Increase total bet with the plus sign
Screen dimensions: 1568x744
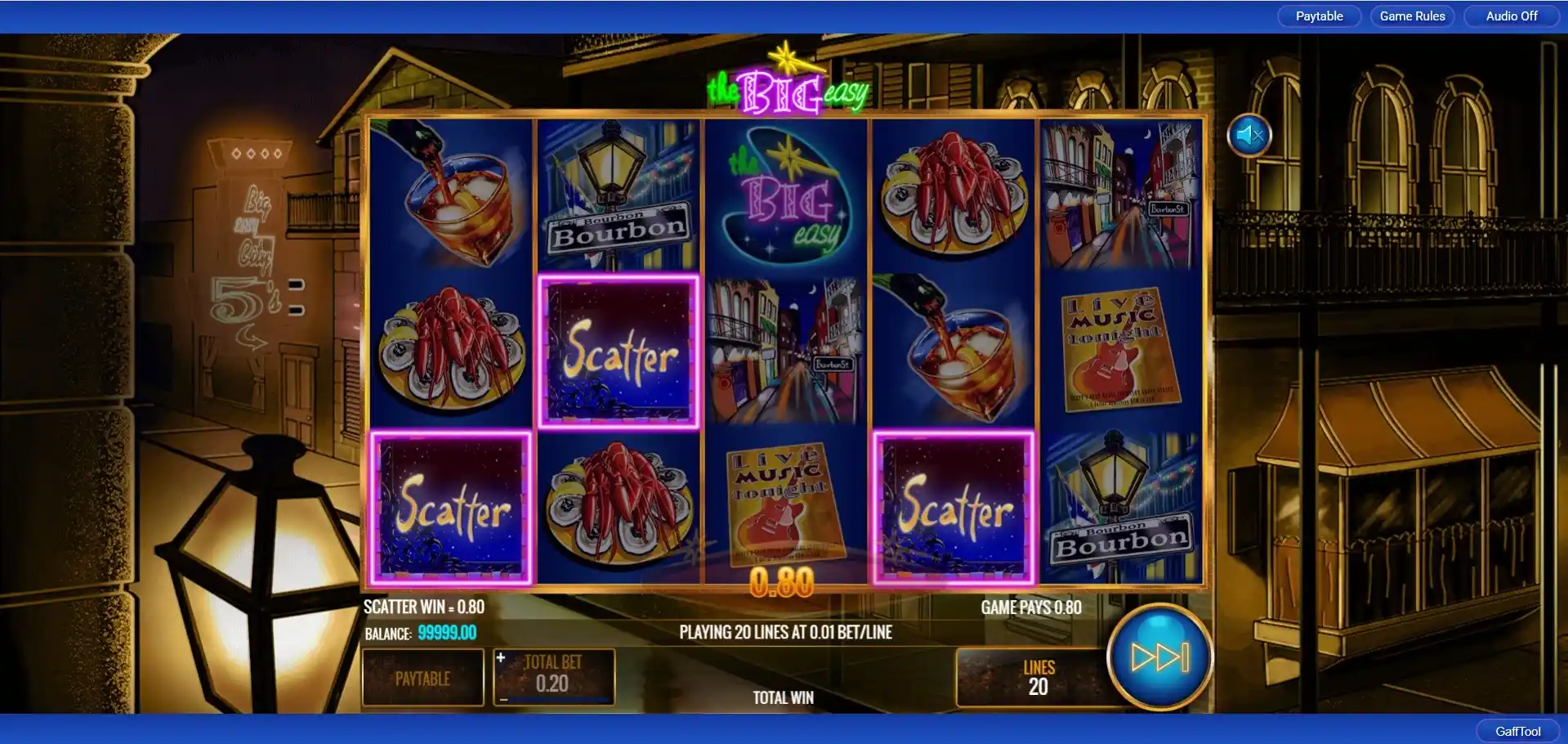pos(501,657)
